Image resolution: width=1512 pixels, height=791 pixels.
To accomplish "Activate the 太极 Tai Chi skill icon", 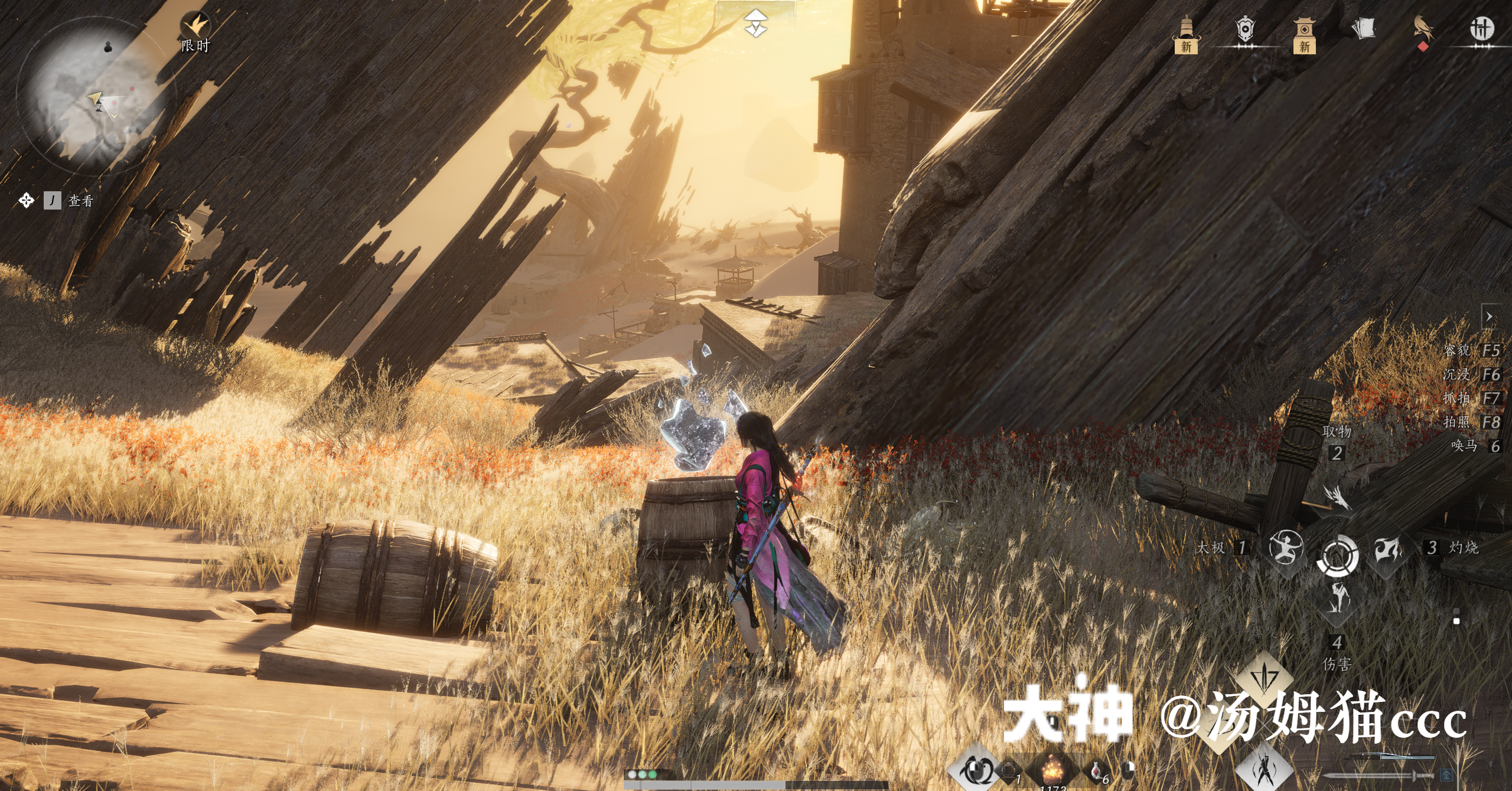I will [1286, 547].
